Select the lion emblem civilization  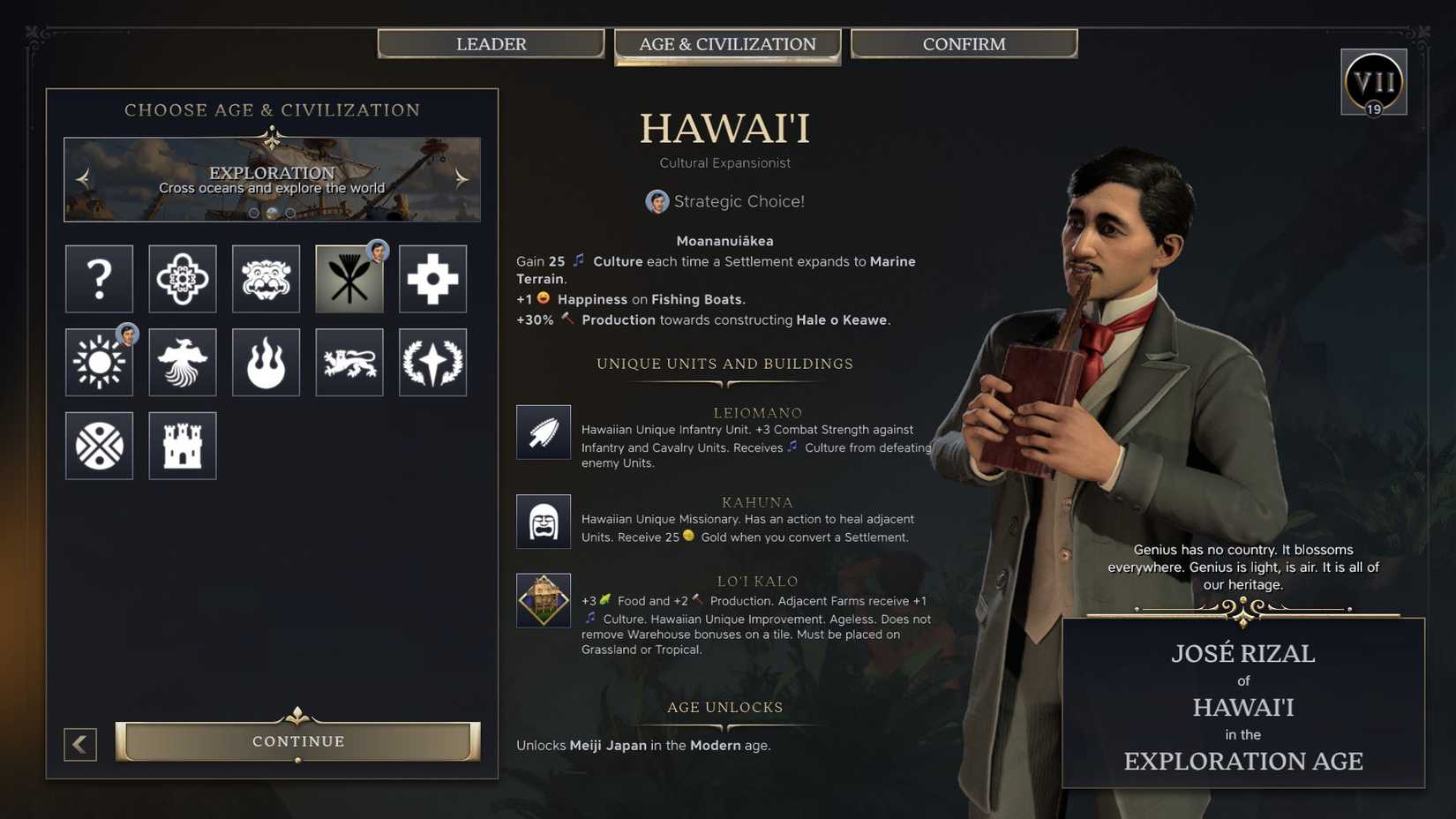(x=349, y=362)
